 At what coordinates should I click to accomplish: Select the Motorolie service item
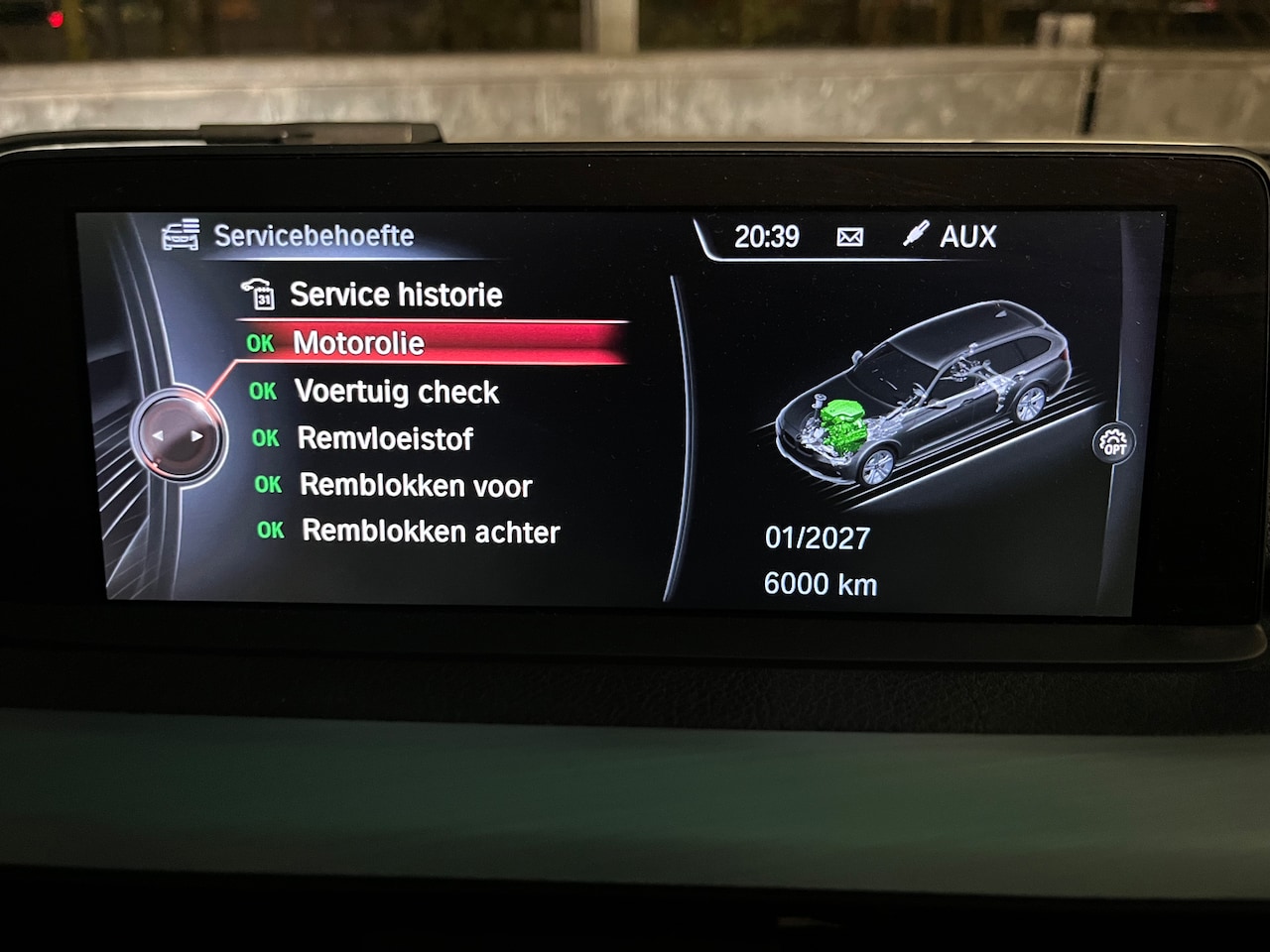[359, 343]
